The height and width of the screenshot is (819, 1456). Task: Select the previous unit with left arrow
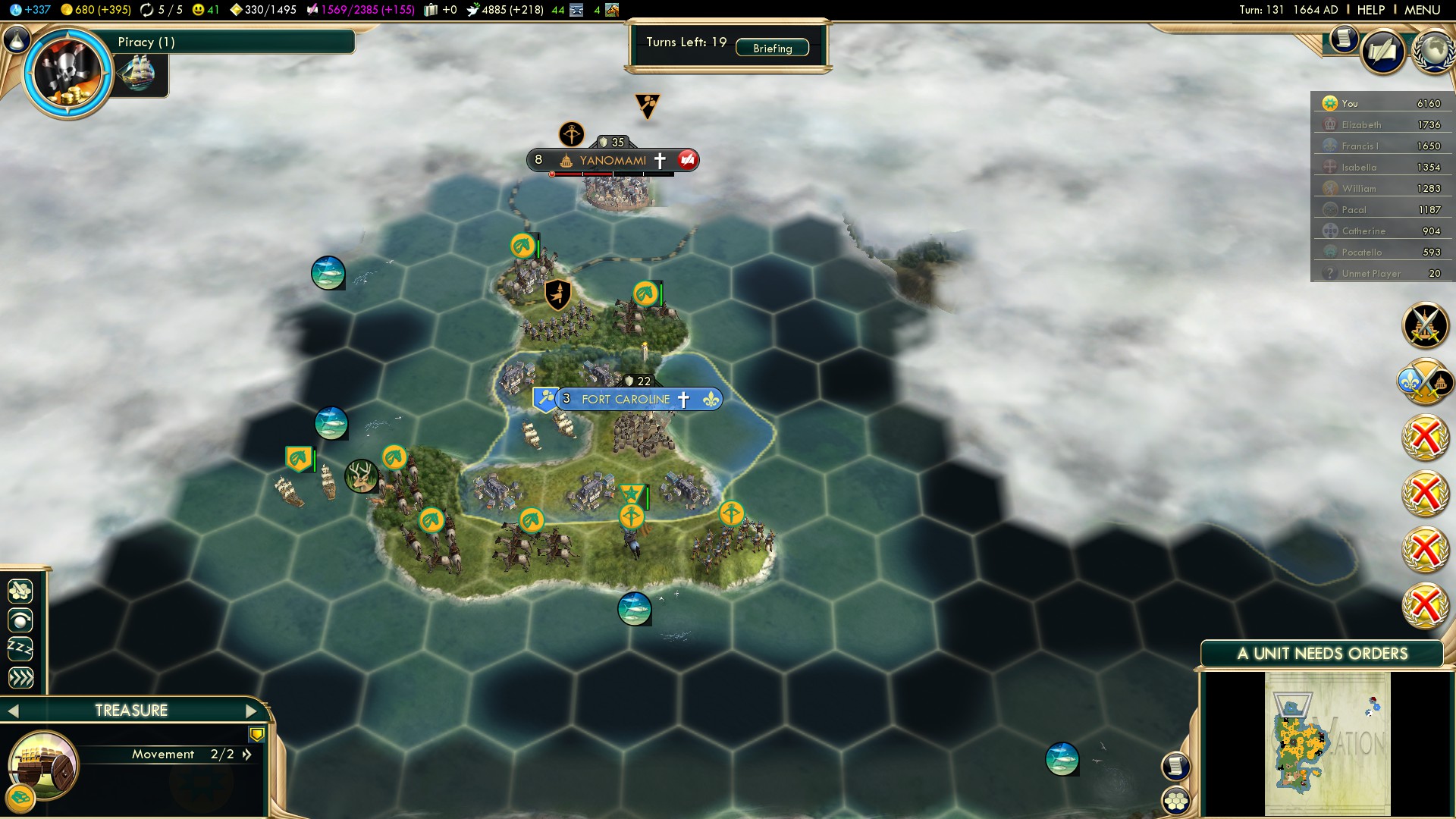coord(13,711)
